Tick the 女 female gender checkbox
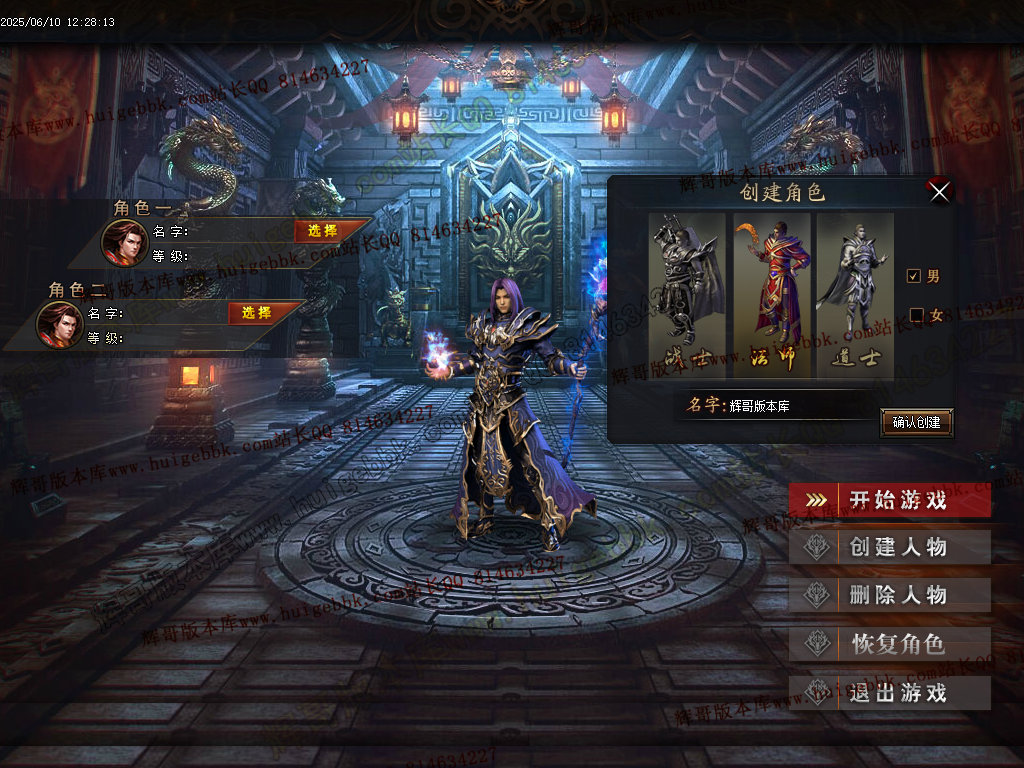The height and width of the screenshot is (768, 1024). 916,315
